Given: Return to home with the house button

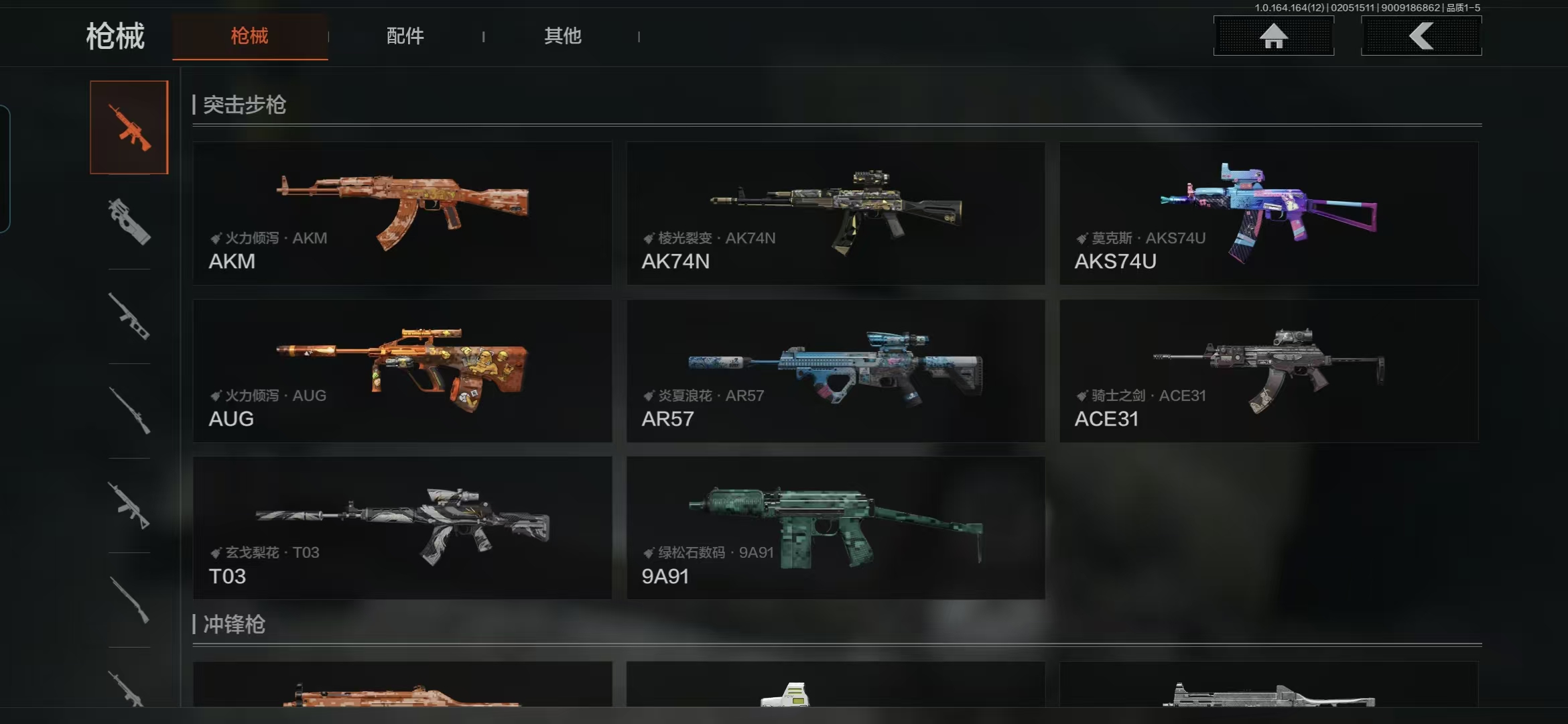Looking at the screenshot, I should tap(1273, 36).
